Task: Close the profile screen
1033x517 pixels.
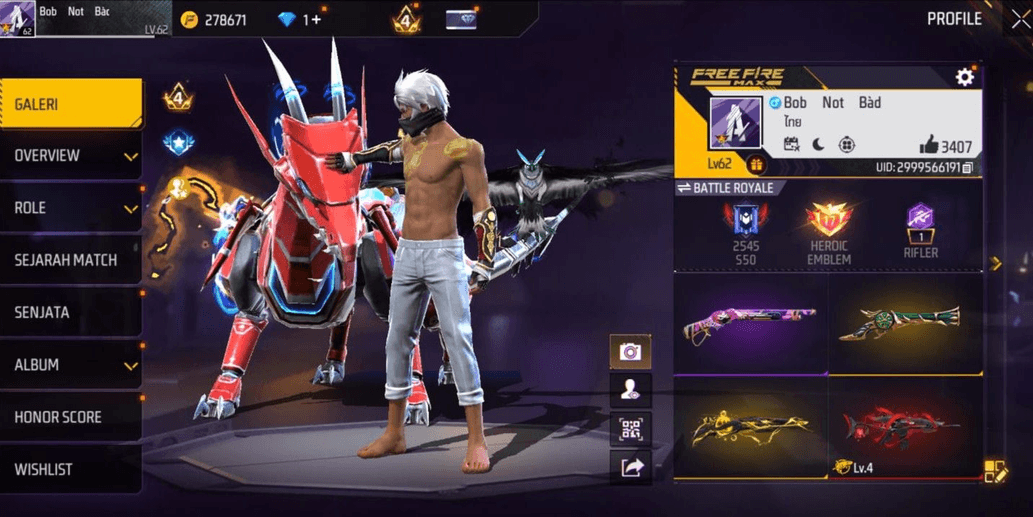Action: point(1020,20)
